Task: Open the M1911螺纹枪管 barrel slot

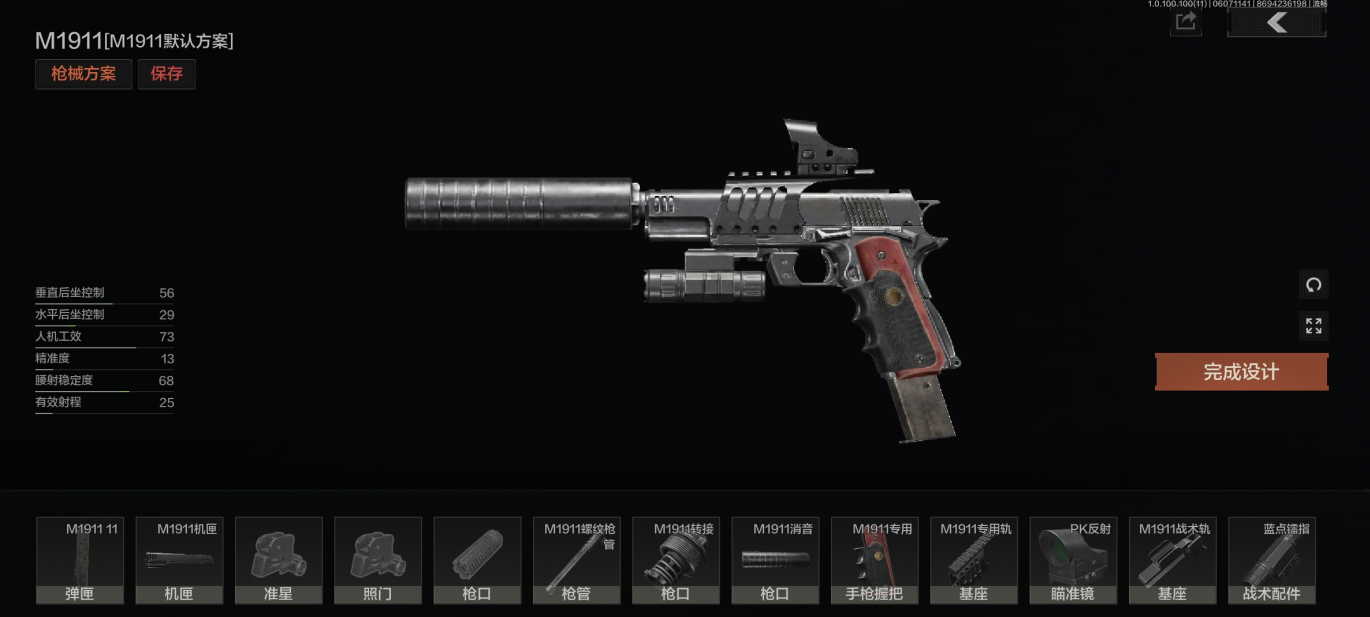Action: pyautogui.click(x=577, y=560)
